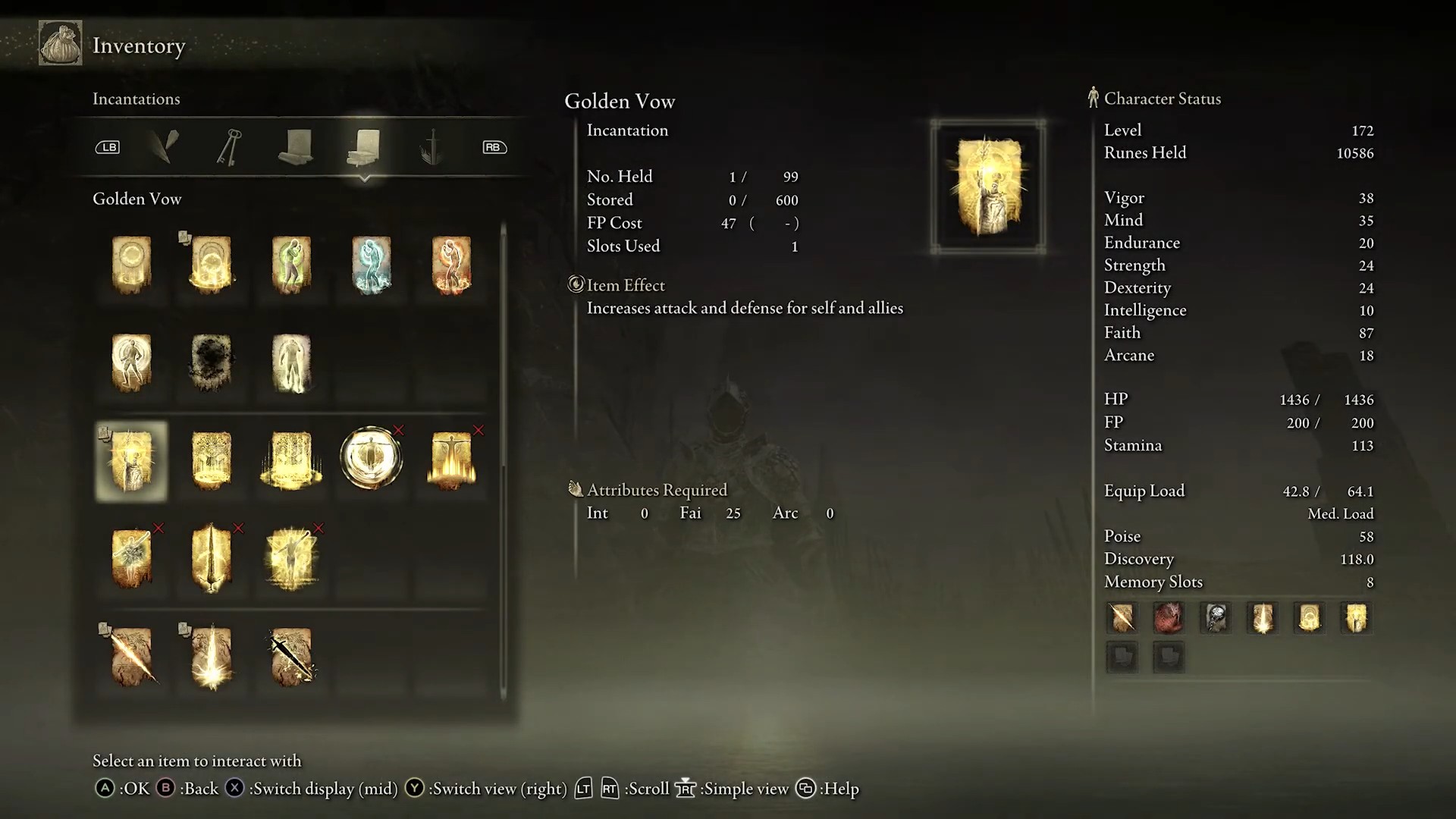Select the golden upright sword incantation
This screenshot has width=1456, height=819.
211,558
